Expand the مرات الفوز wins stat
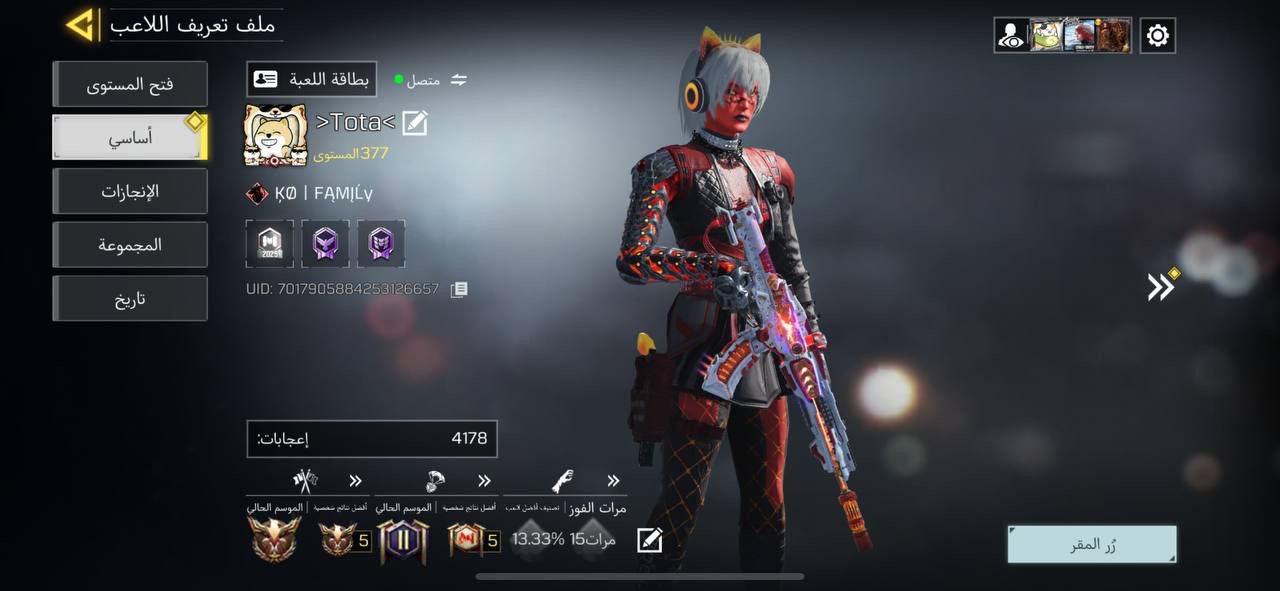The height and width of the screenshot is (591, 1280). 613,481
